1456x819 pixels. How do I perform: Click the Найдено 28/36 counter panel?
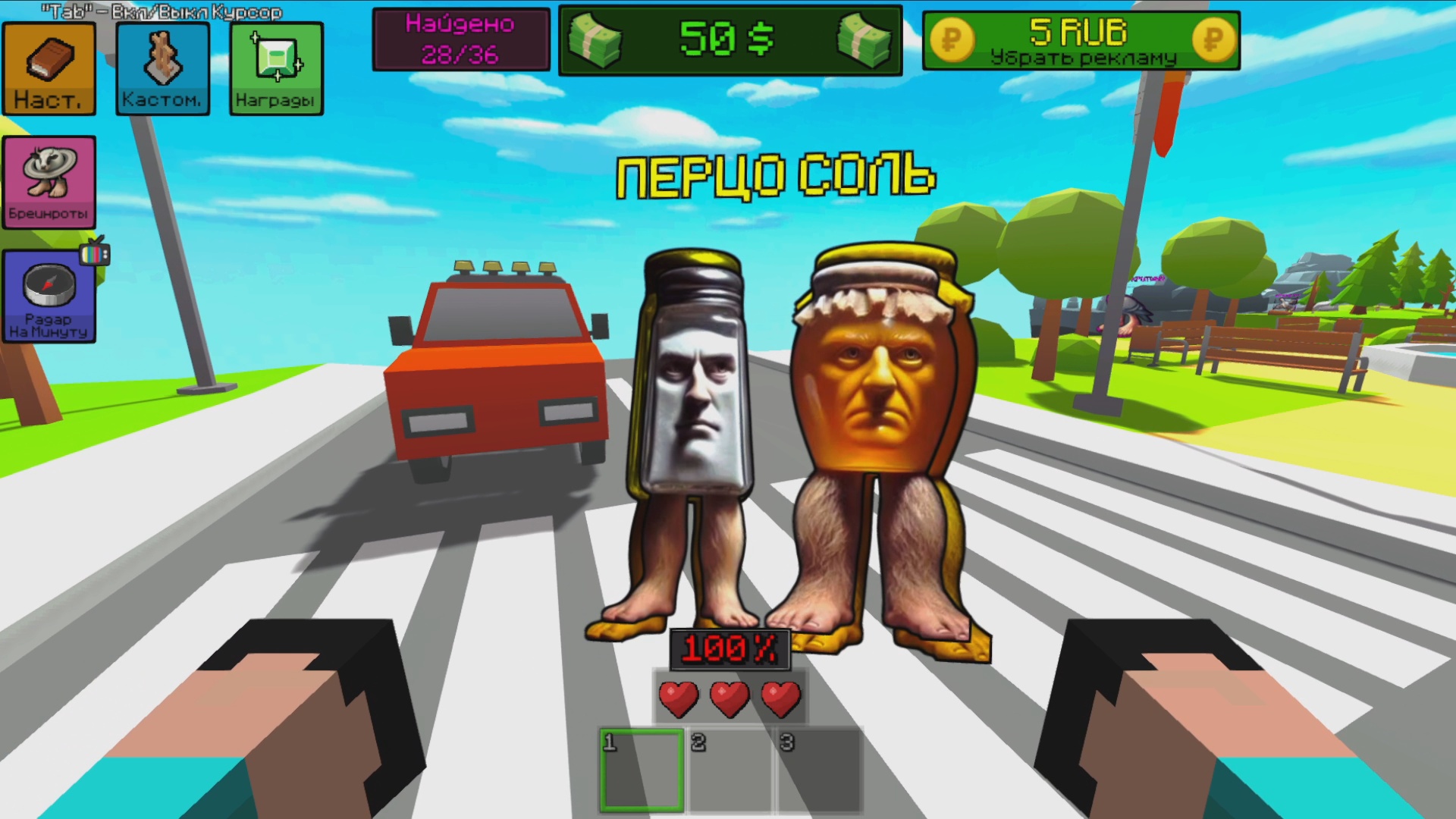(x=459, y=39)
